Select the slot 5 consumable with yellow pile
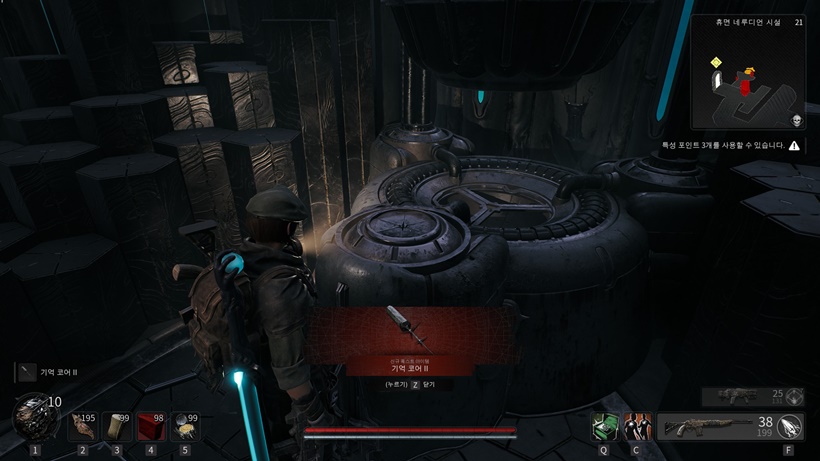The height and width of the screenshot is (461, 820). (185, 426)
